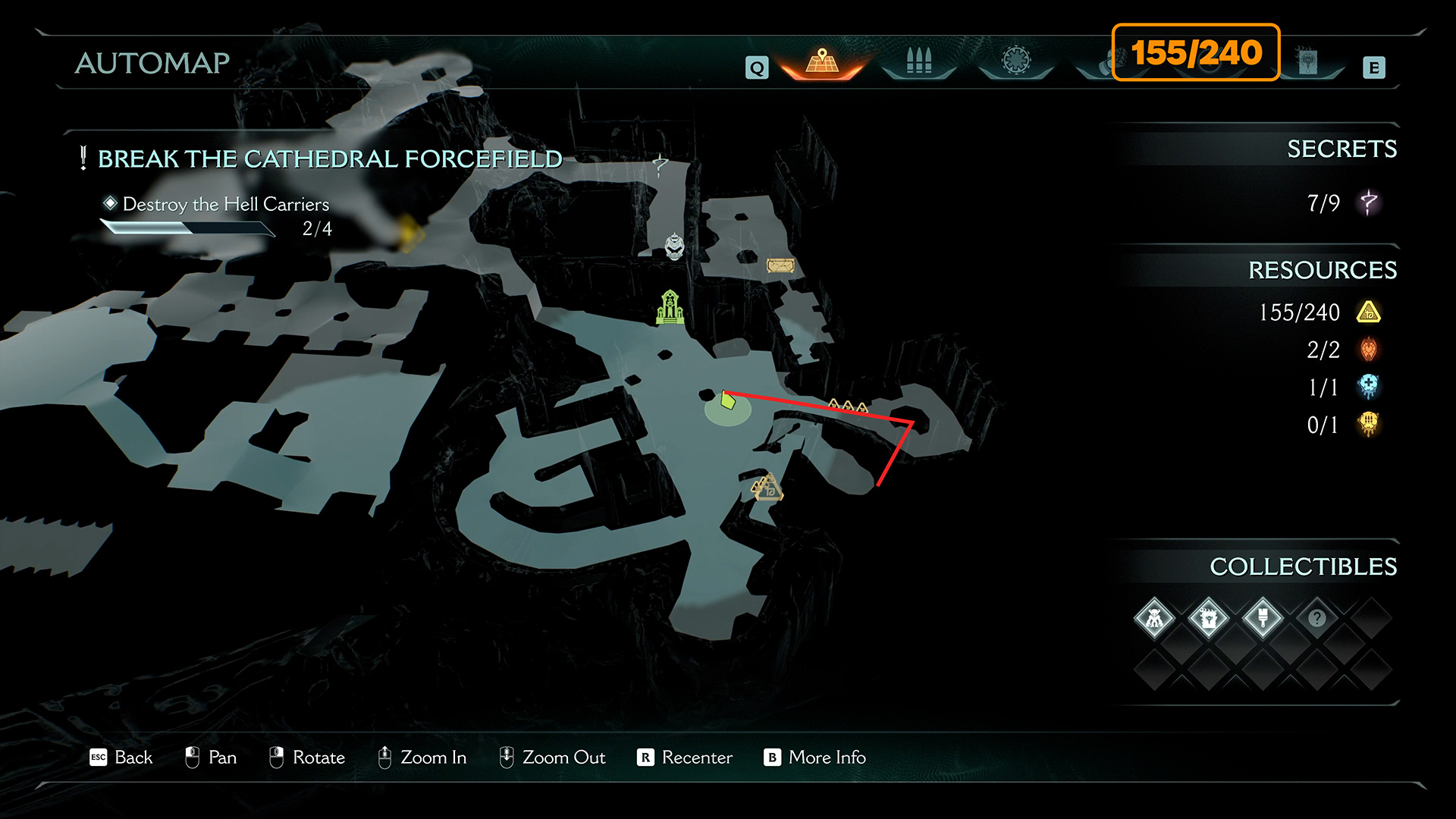The height and width of the screenshot is (819, 1456).
Task: Select the three gold triangles map marker
Action: pyautogui.click(x=848, y=406)
